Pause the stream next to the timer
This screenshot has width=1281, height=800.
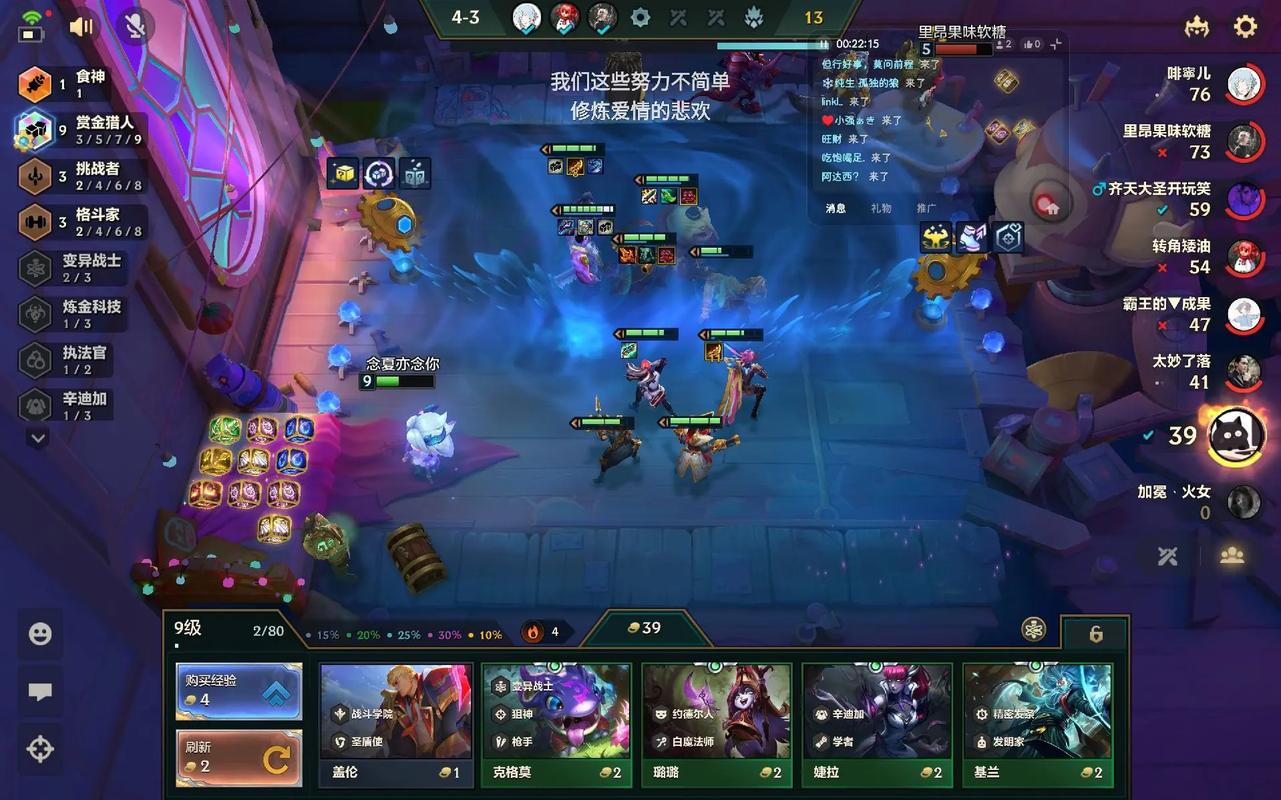tap(824, 44)
